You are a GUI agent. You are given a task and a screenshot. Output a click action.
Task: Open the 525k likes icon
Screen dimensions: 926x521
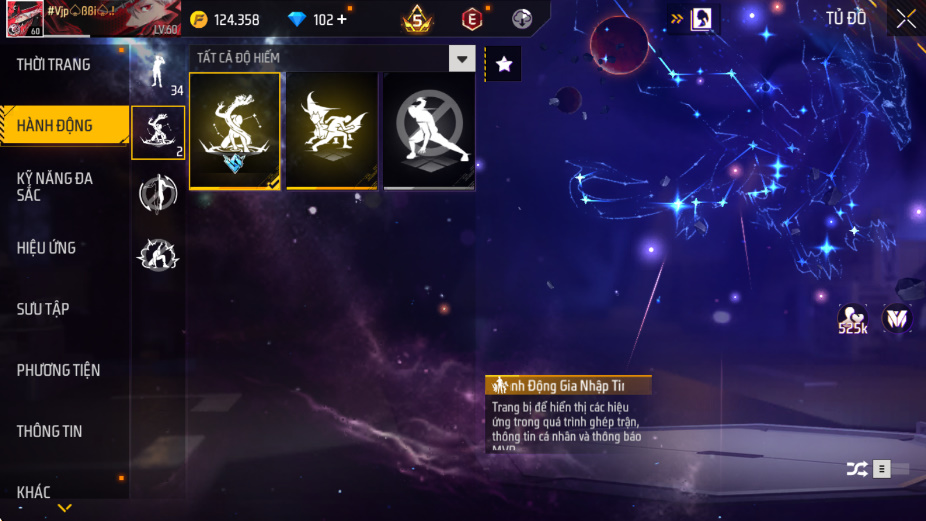pos(853,319)
